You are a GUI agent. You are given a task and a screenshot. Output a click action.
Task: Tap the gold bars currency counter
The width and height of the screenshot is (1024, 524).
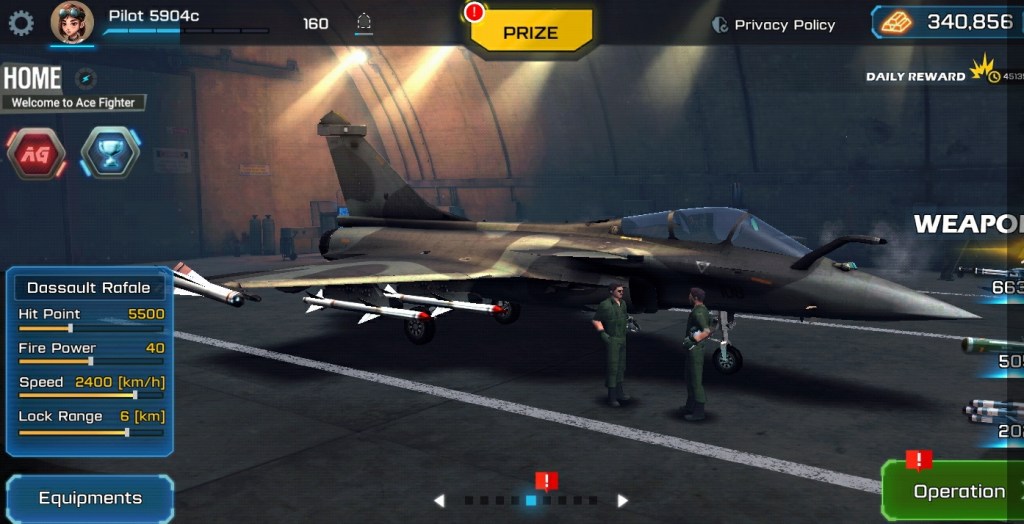(947, 22)
